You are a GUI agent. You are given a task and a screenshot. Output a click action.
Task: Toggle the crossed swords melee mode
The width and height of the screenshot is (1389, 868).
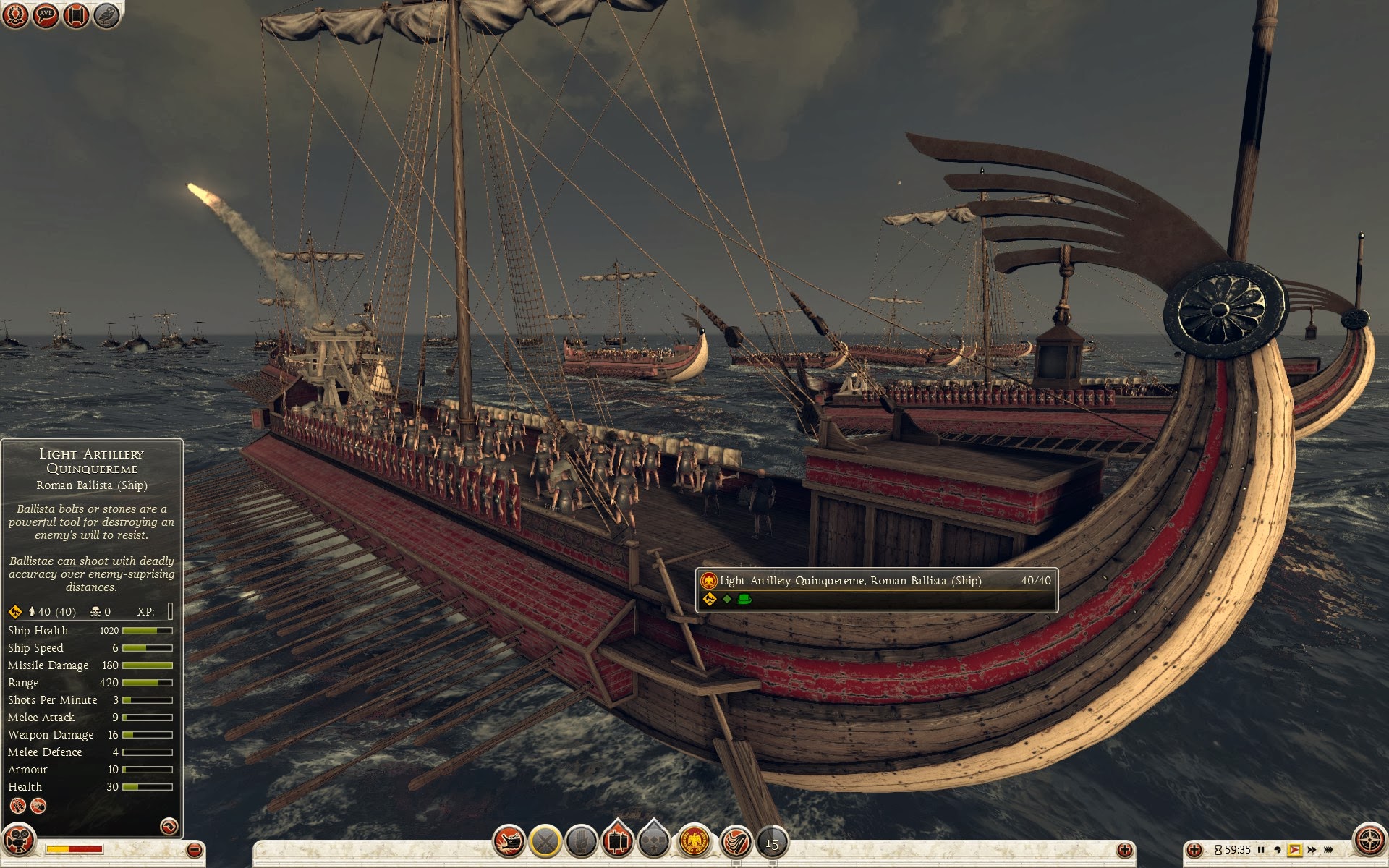(x=545, y=842)
